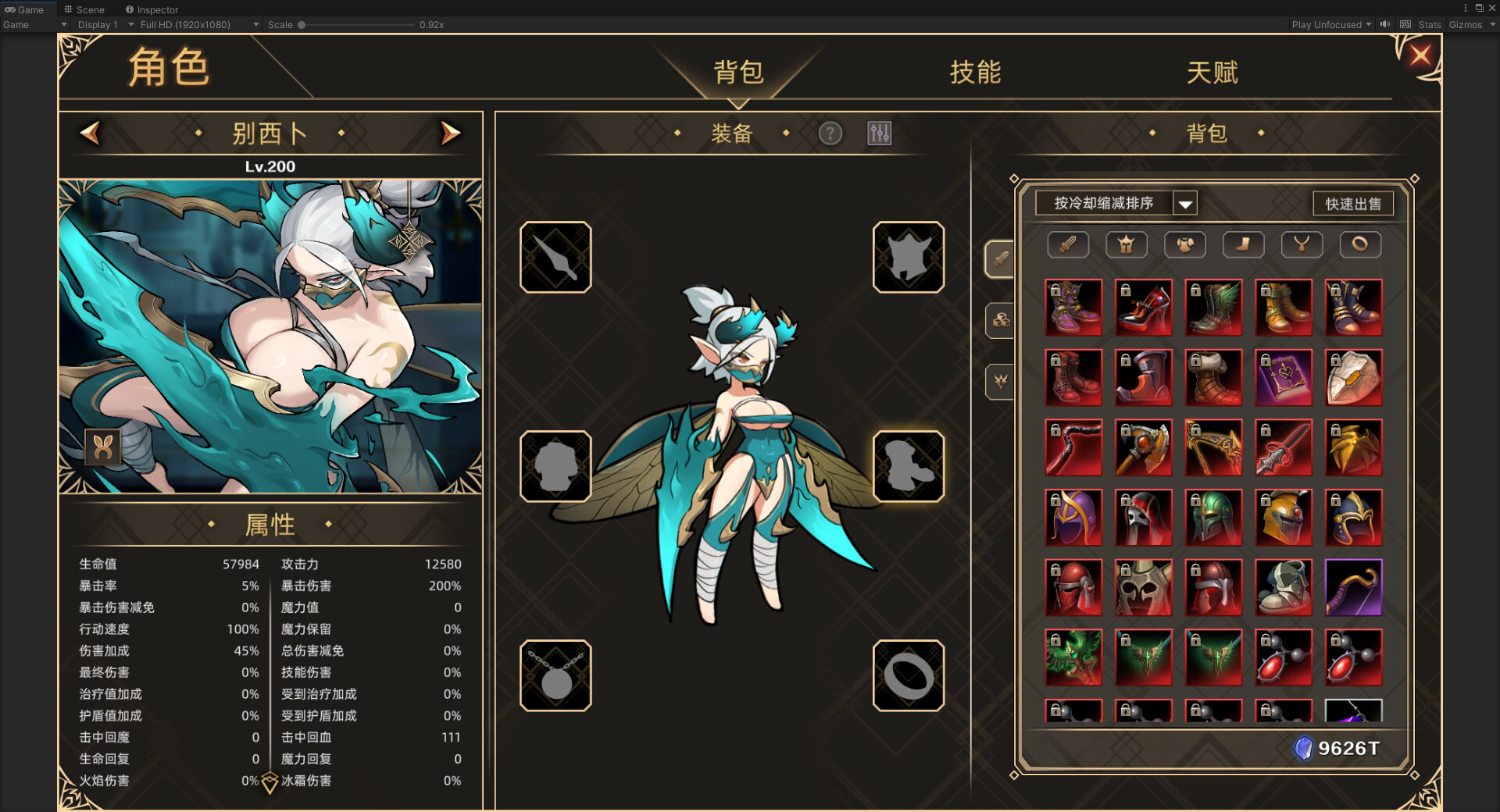Open the Full HD resolution dropdown
1500x812 pixels.
[197, 24]
